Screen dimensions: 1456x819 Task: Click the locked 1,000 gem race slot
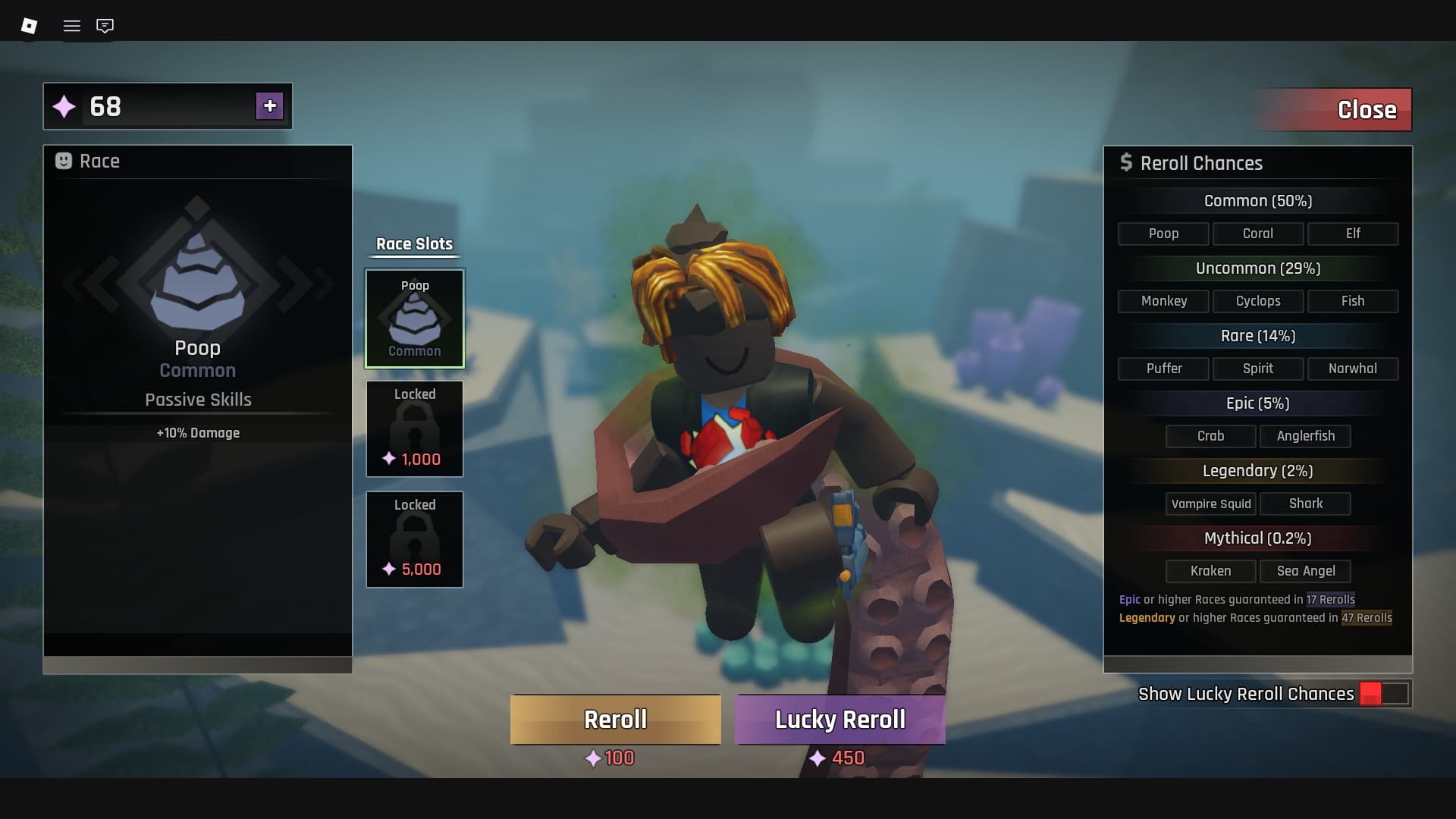point(414,428)
